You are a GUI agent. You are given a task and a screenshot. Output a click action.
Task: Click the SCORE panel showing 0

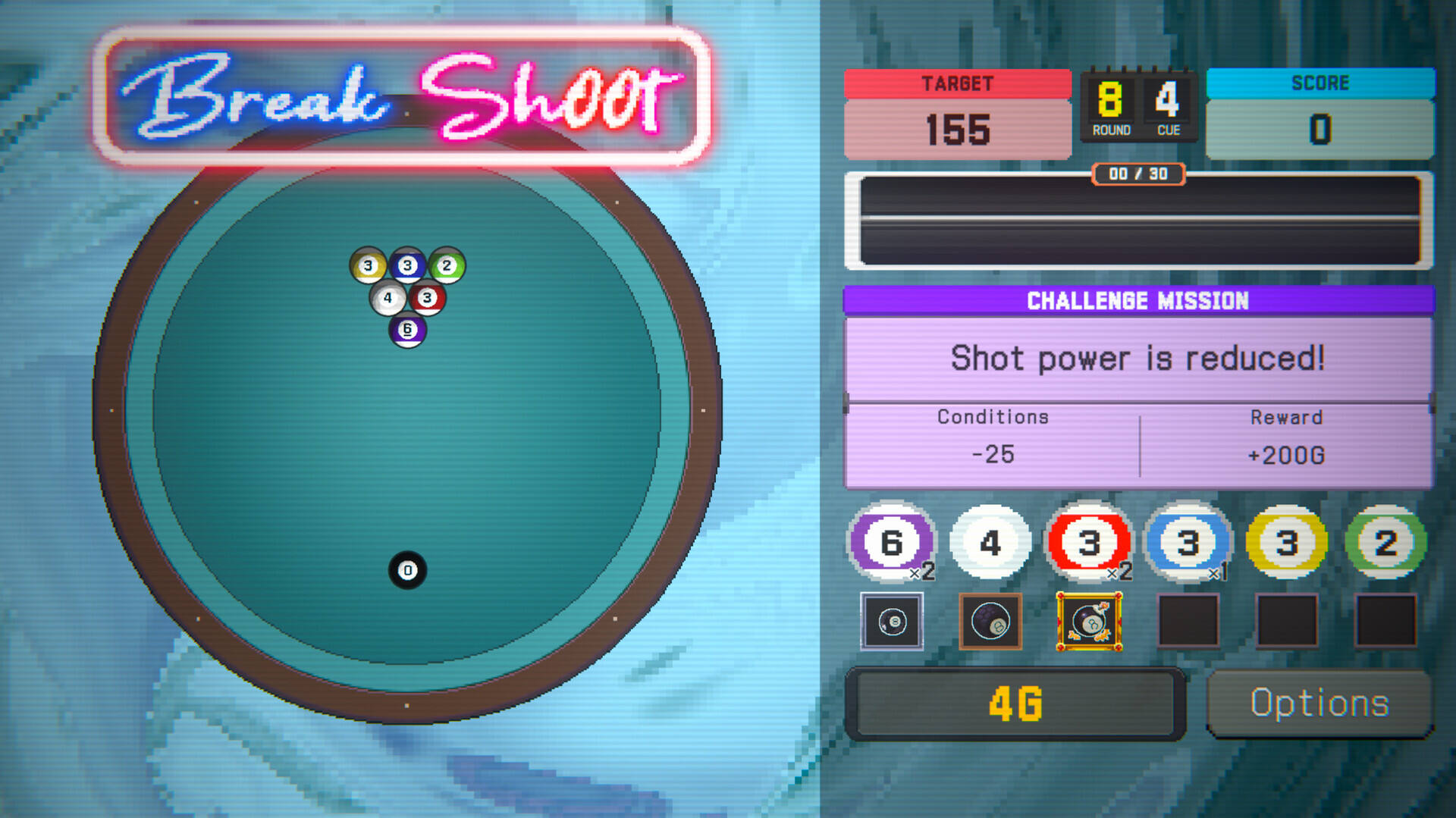coord(1319,114)
